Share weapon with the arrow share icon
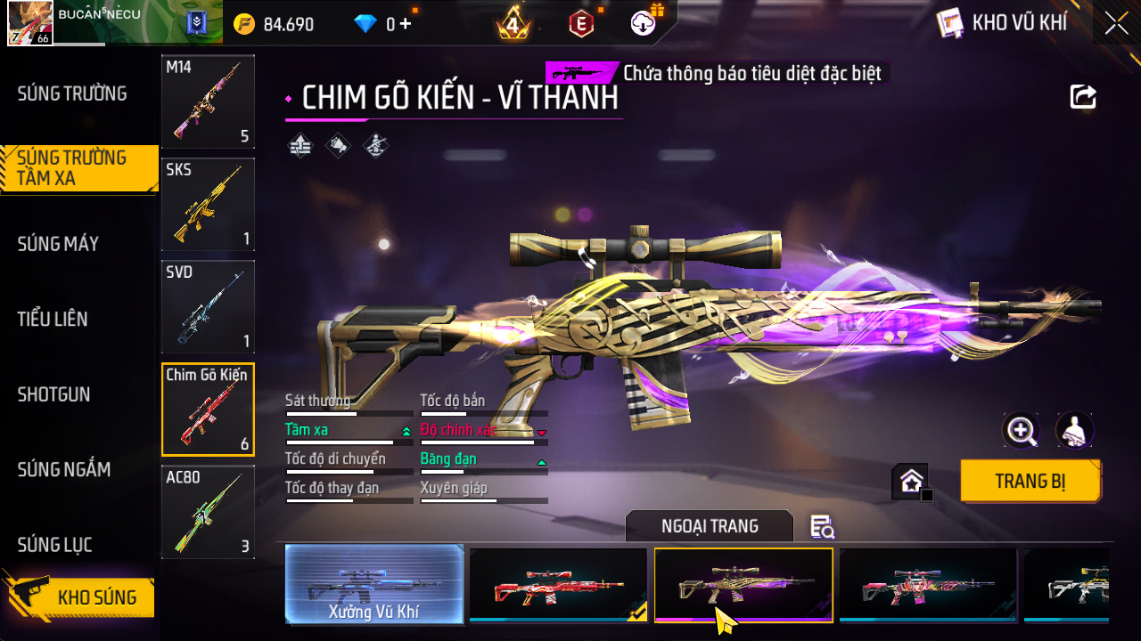1141x641 pixels. (x=1083, y=97)
